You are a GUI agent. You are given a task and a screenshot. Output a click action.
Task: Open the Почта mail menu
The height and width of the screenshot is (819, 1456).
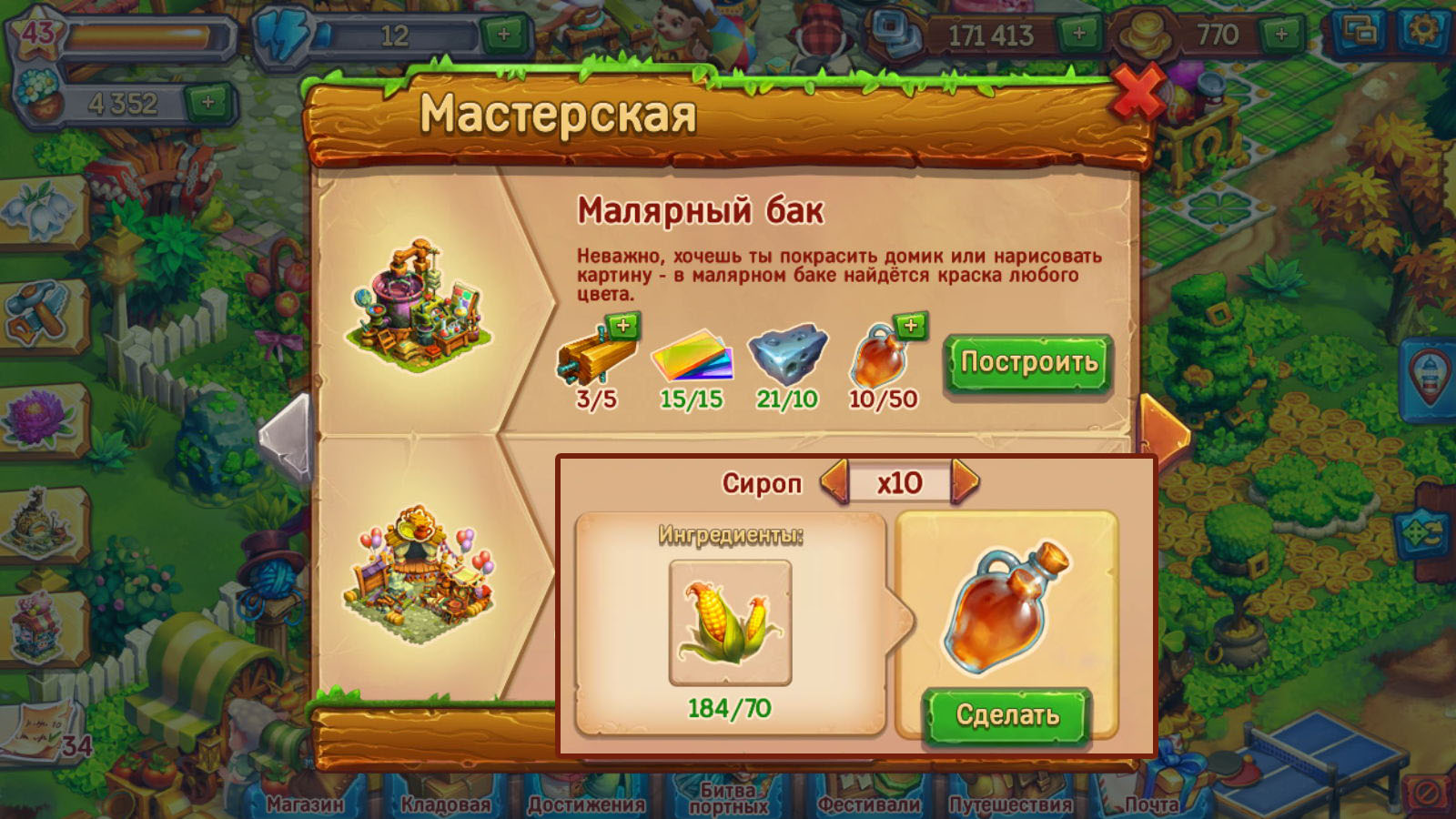[1151, 803]
